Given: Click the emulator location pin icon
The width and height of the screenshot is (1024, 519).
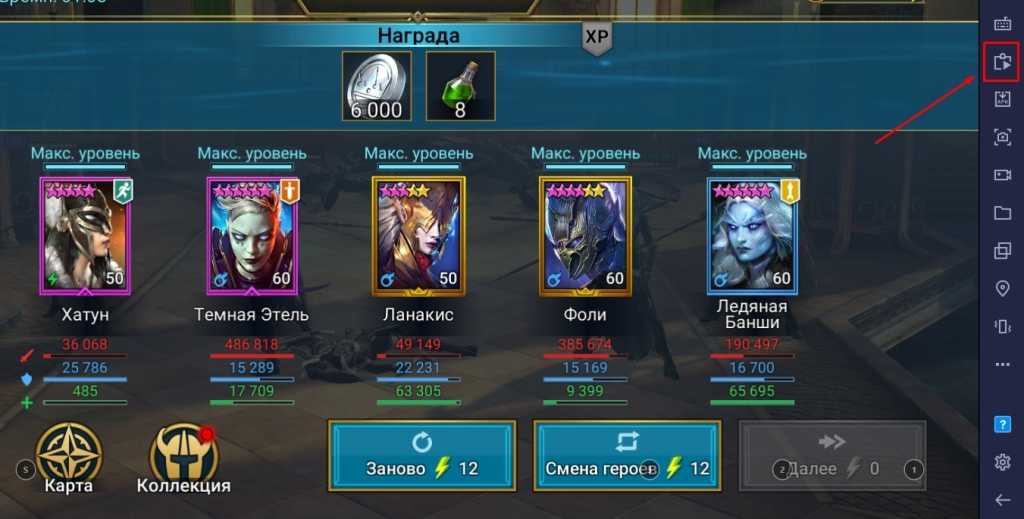Looking at the screenshot, I should coord(1002,288).
